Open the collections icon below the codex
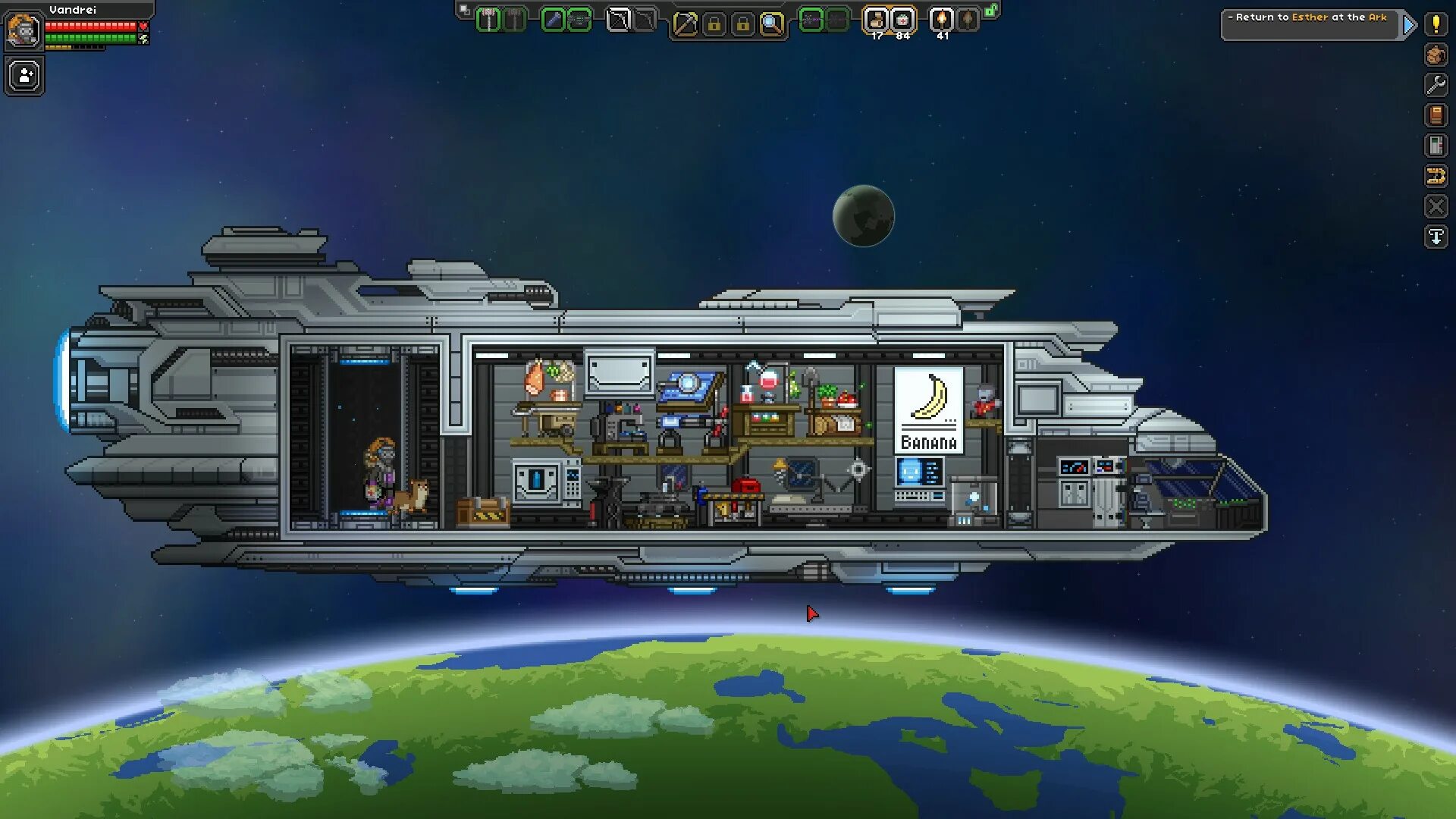The height and width of the screenshot is (819, 1456). 1436,146
